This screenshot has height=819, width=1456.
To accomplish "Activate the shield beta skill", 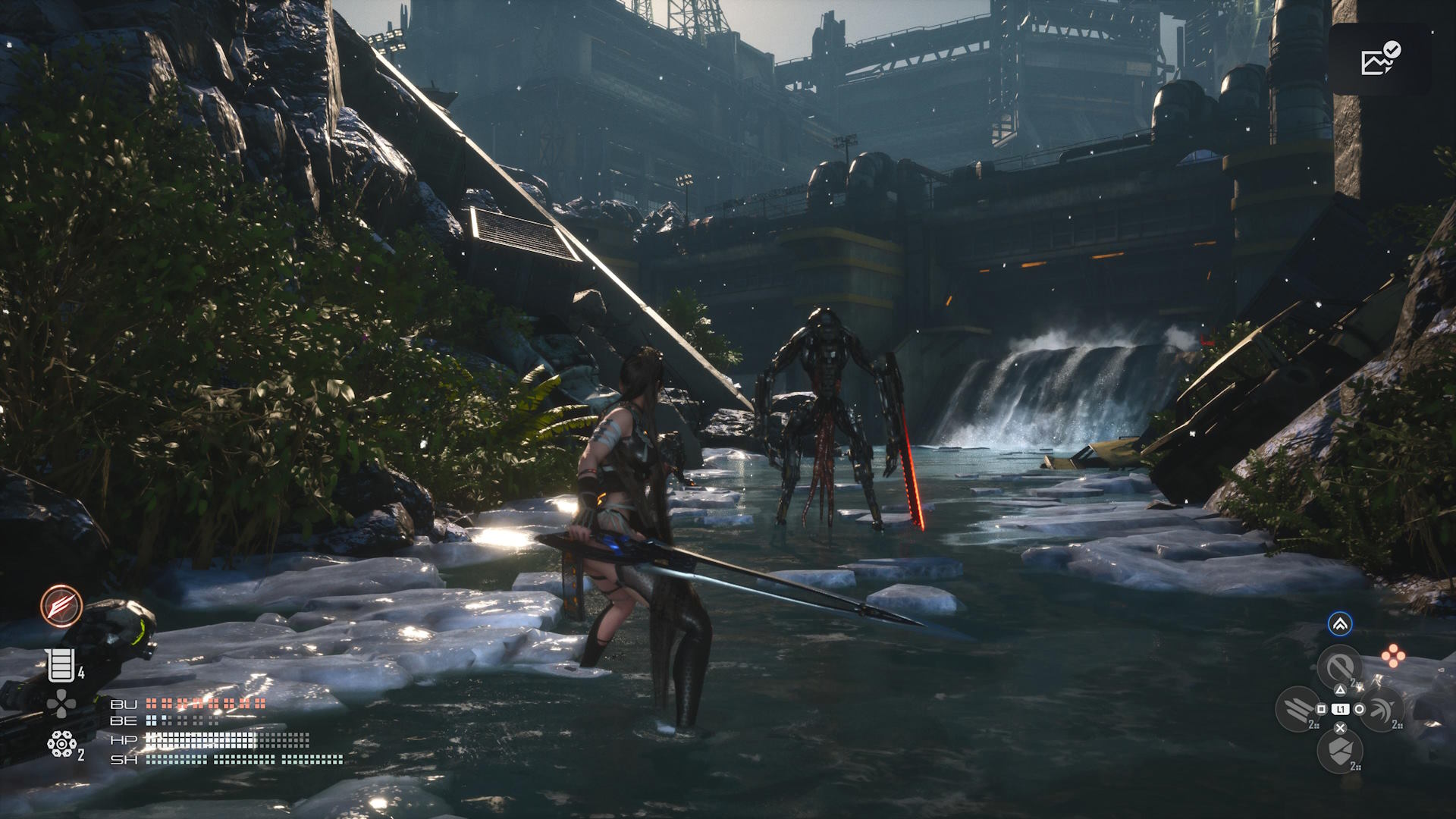I will [x=1340, y=751].
